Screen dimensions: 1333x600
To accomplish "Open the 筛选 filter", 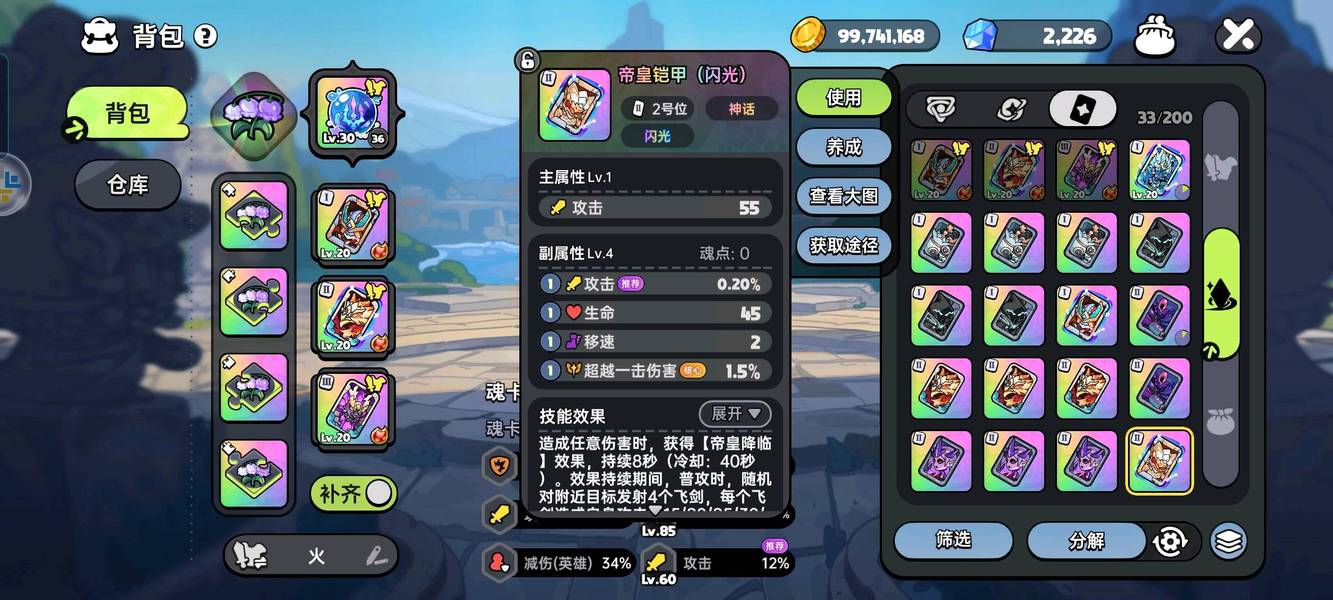I will click(x=953, y=540).
